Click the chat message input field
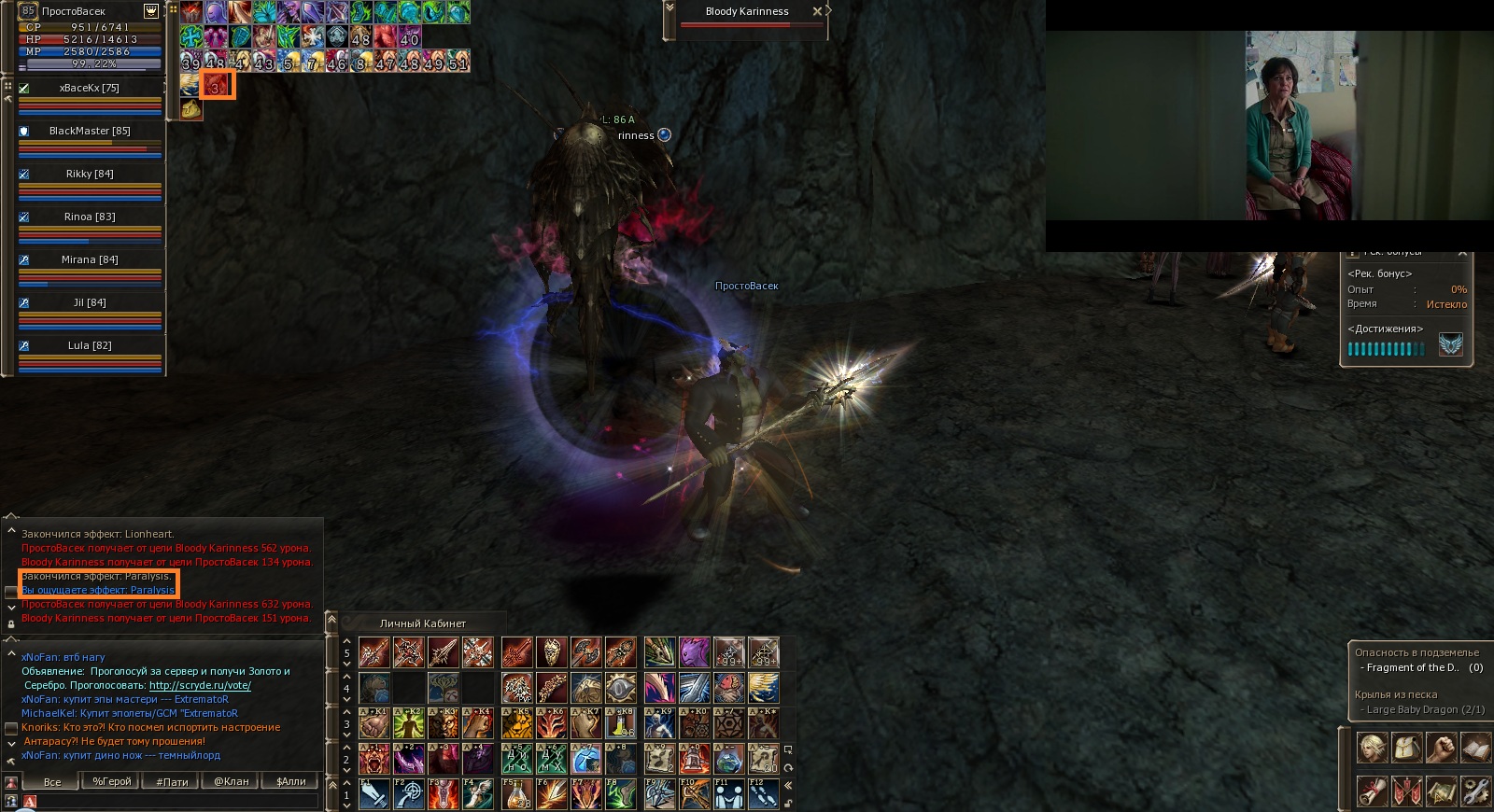 tap(177, 801)
